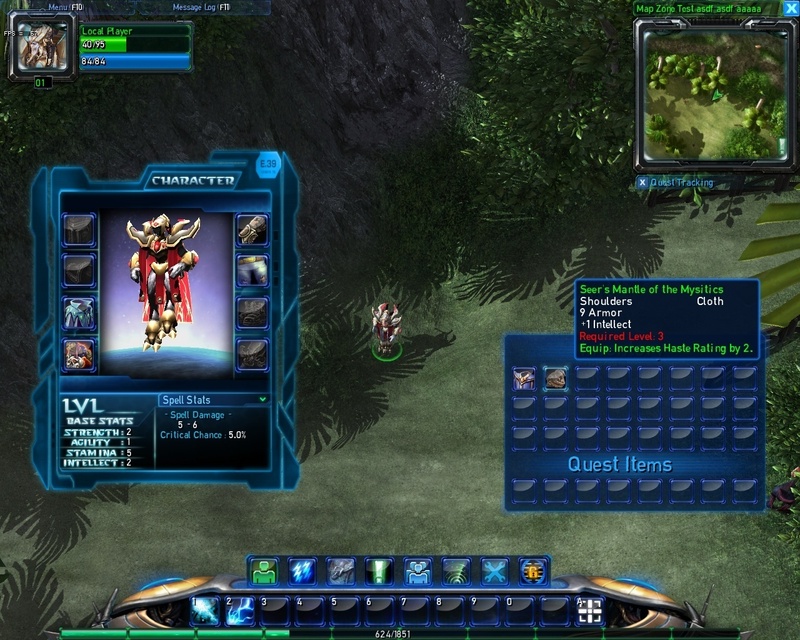Activate the lightning ability in hotbar slot 2

pos(240,610)
